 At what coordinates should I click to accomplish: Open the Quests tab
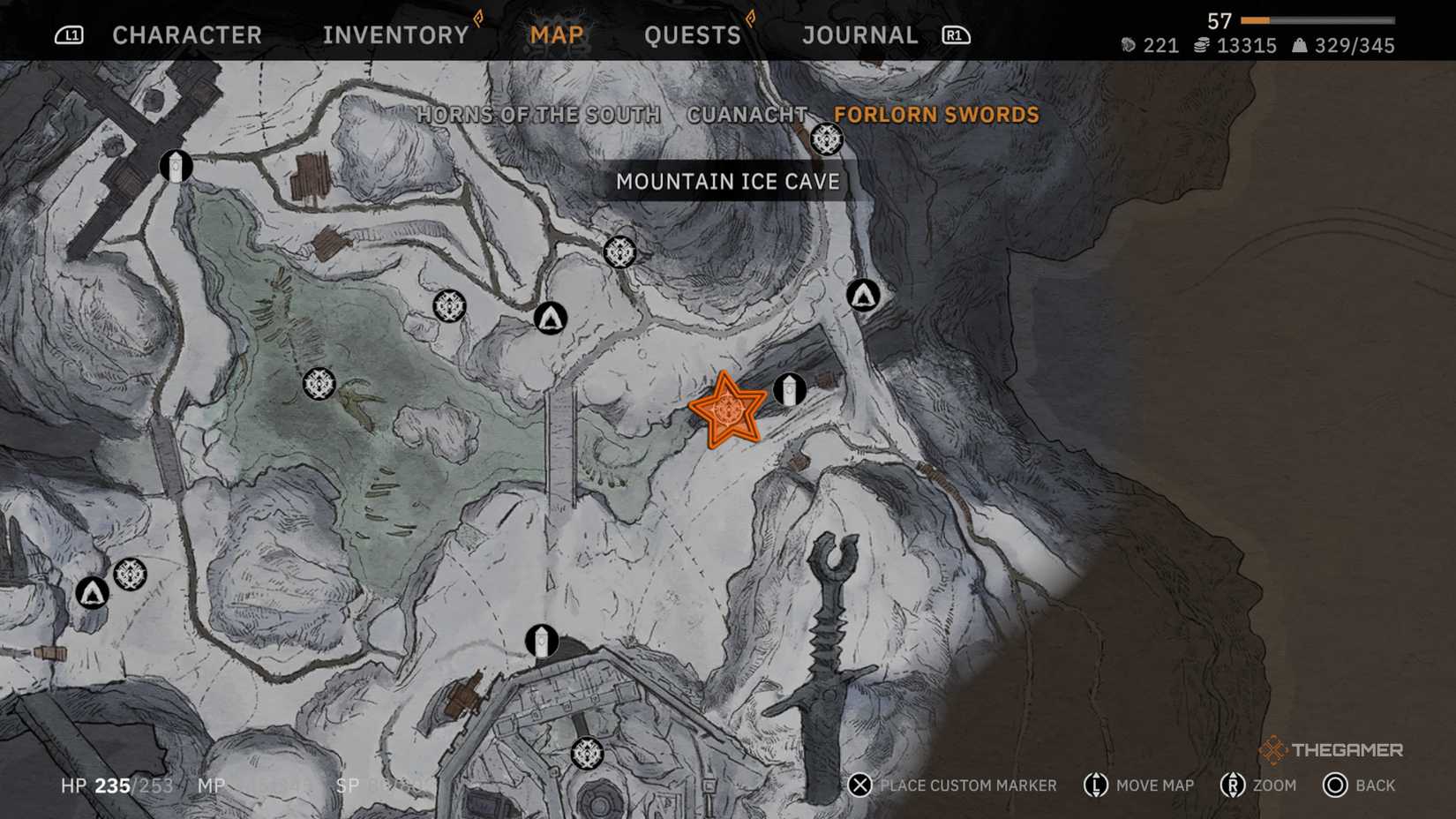693,35
